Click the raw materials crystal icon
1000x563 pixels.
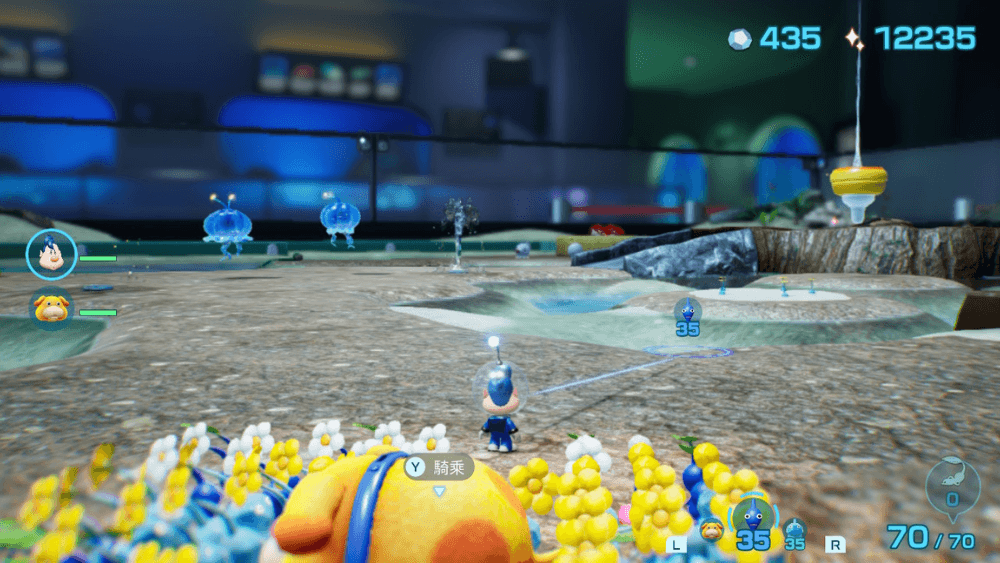coord(738,39)
